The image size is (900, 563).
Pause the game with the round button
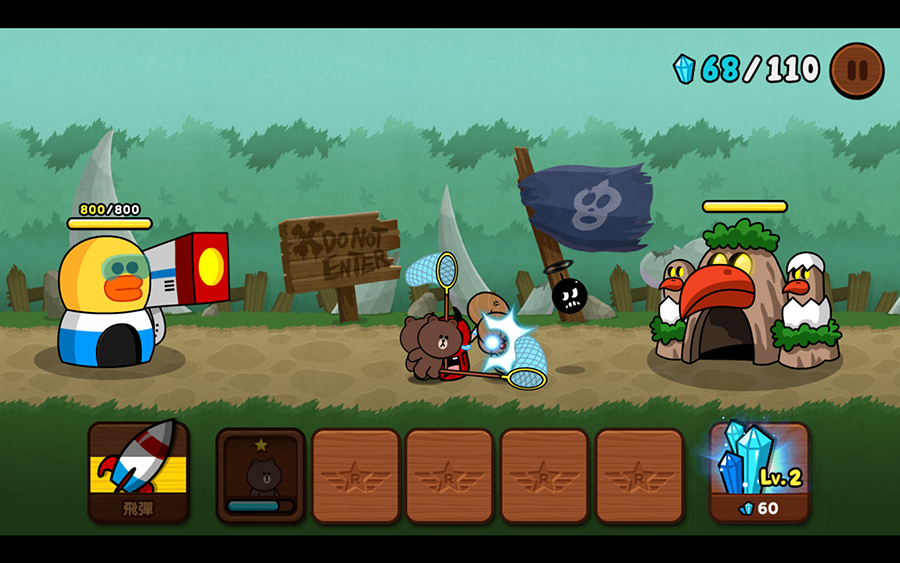tap(857, 70)
